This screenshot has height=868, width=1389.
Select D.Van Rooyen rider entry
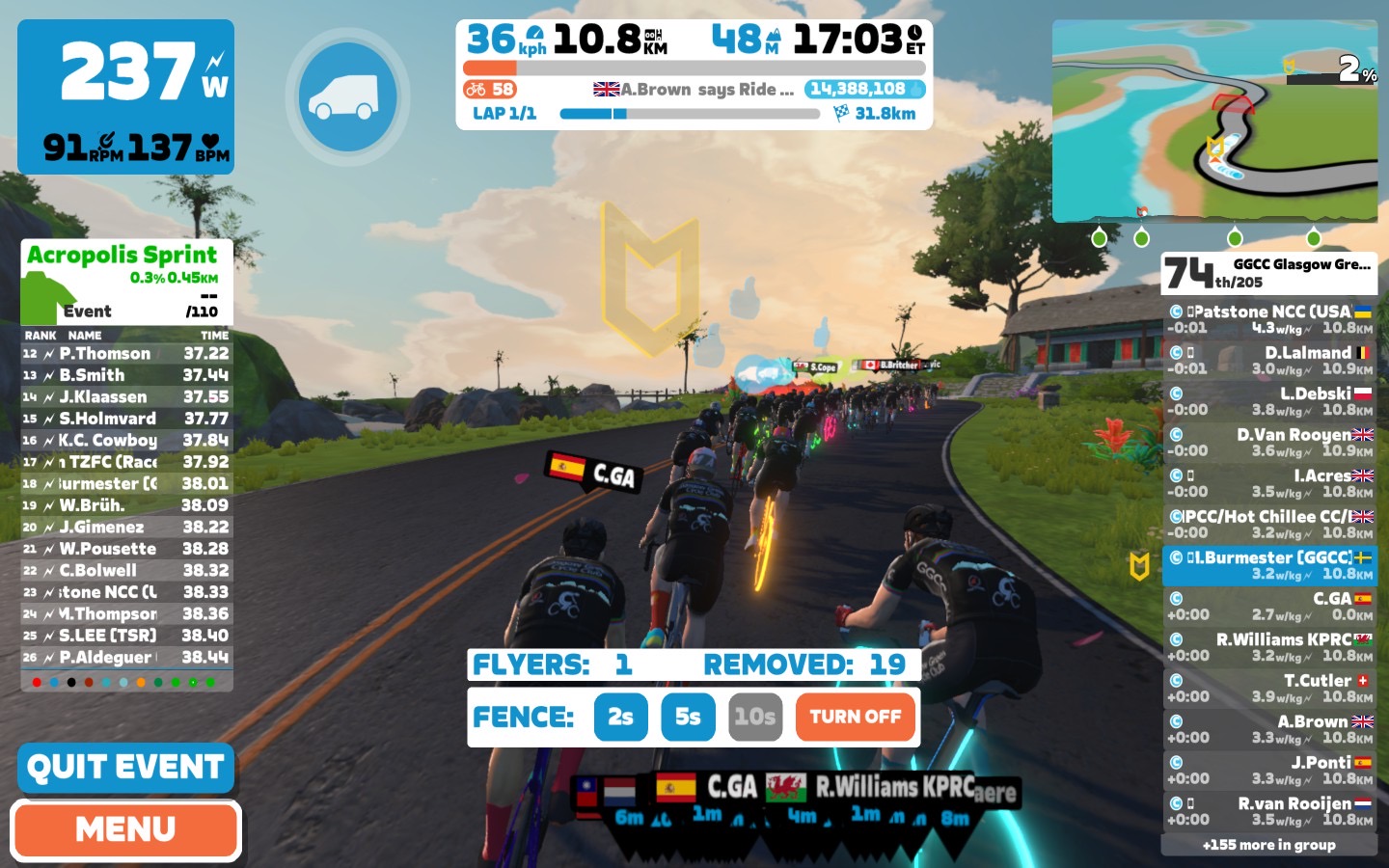[x=1268, y=442]
